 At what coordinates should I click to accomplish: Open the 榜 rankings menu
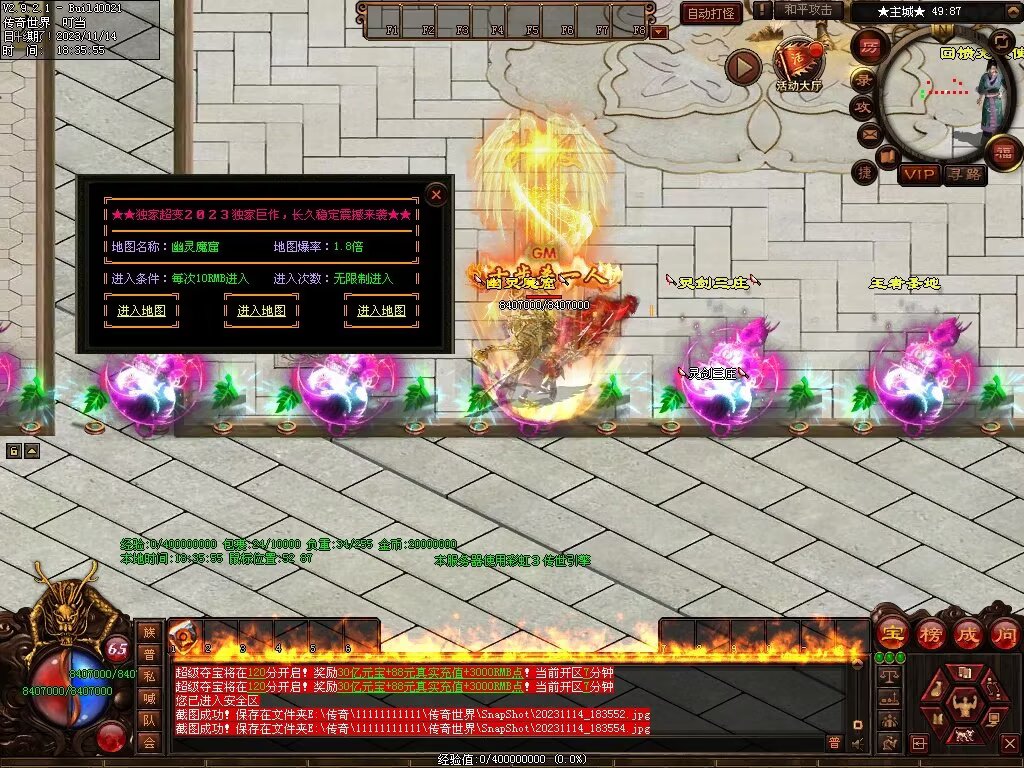[x=930, y=633]
